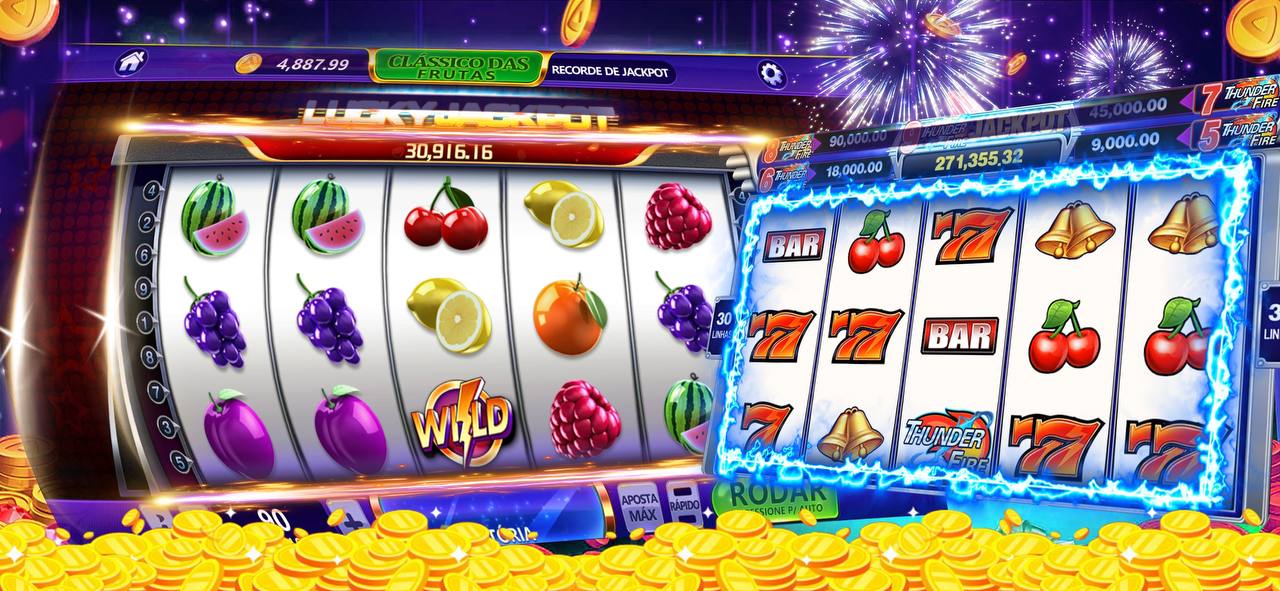Screen dimensions: 1280x591
Task: Open settings with the gear icon
Action: point(771,72)
